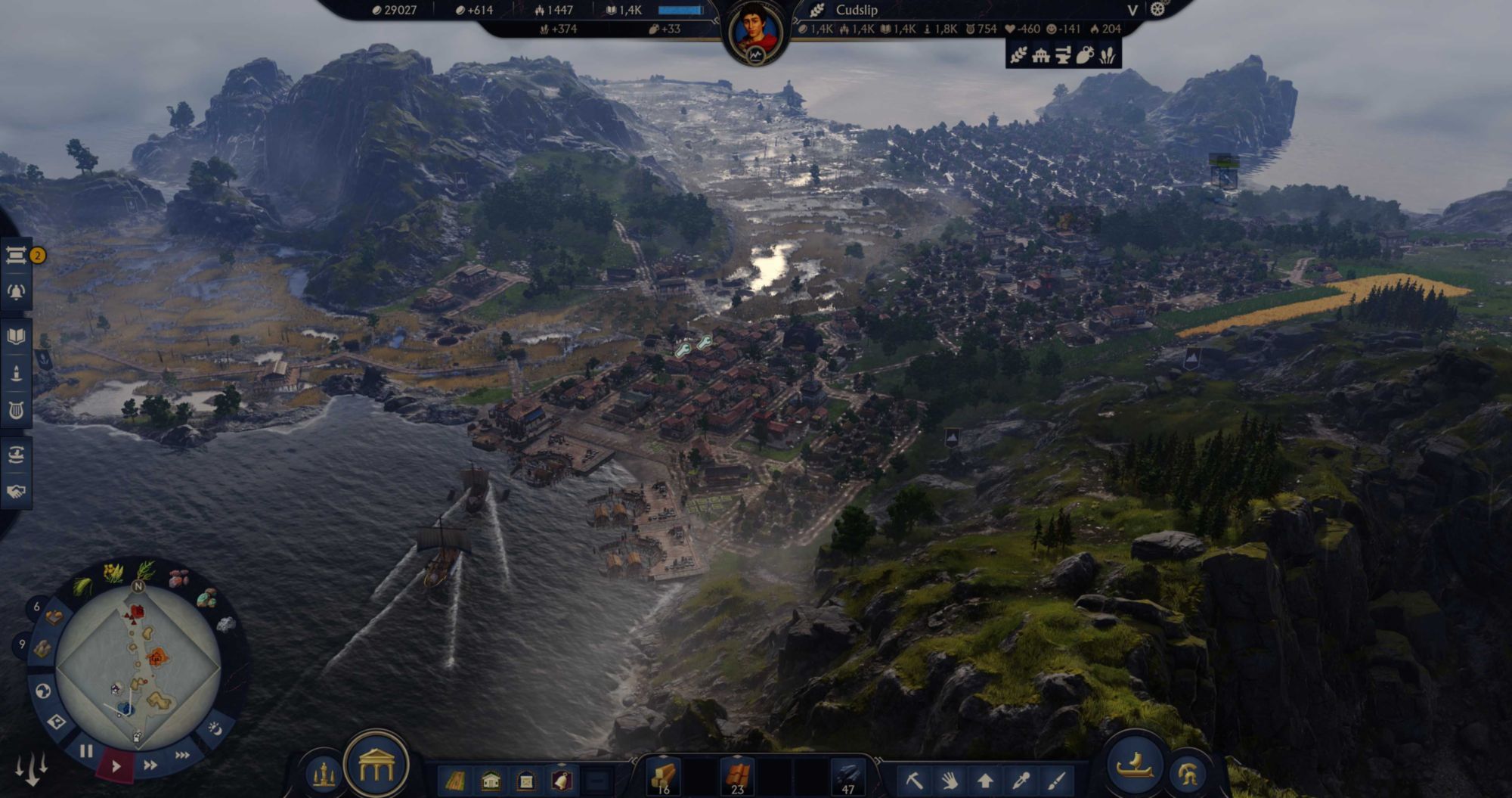Open the statue monument button
Image resolution: width=1512 pixels, height=798 pixels.
(x=324, y=775)
